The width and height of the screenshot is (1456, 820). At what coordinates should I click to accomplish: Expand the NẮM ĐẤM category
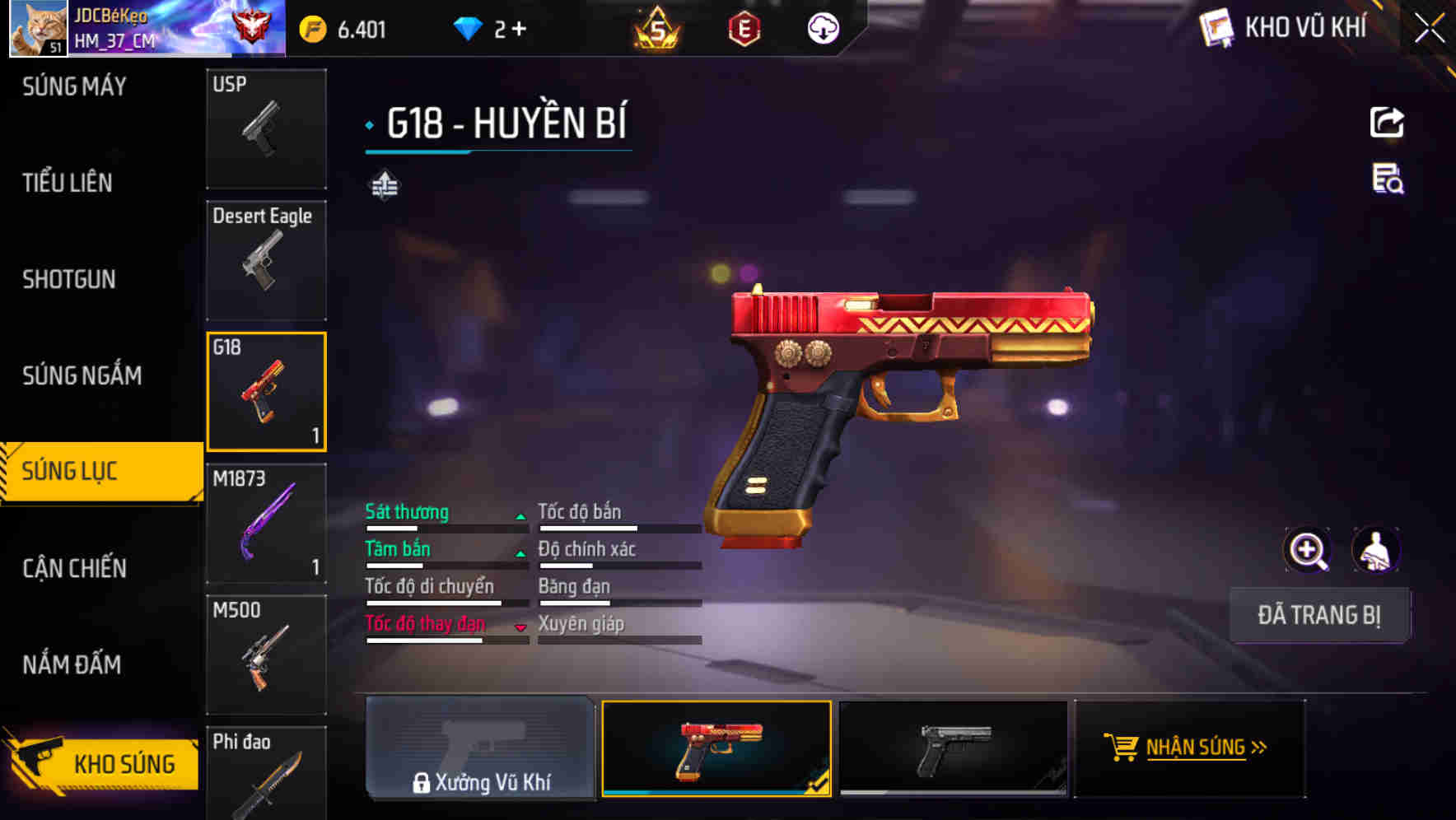(x=74, y=664)
